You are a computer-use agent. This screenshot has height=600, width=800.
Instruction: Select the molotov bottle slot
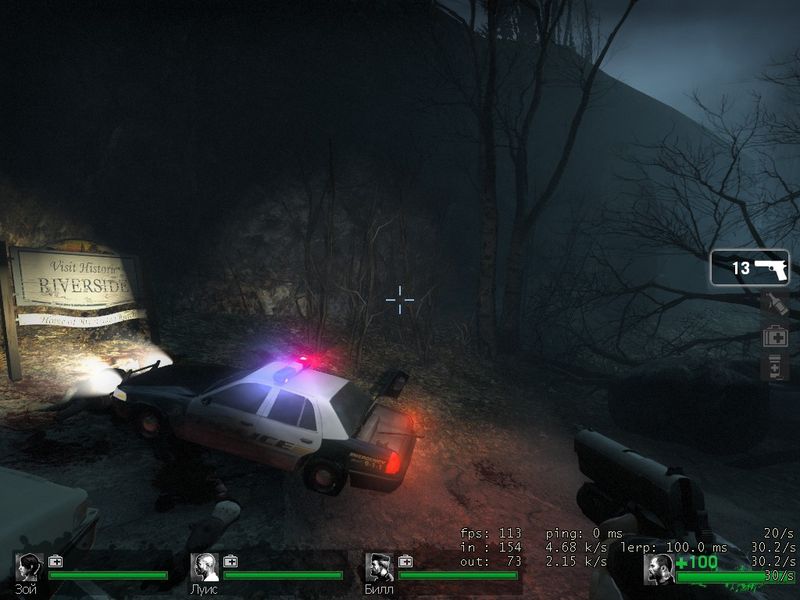(774, 304)
